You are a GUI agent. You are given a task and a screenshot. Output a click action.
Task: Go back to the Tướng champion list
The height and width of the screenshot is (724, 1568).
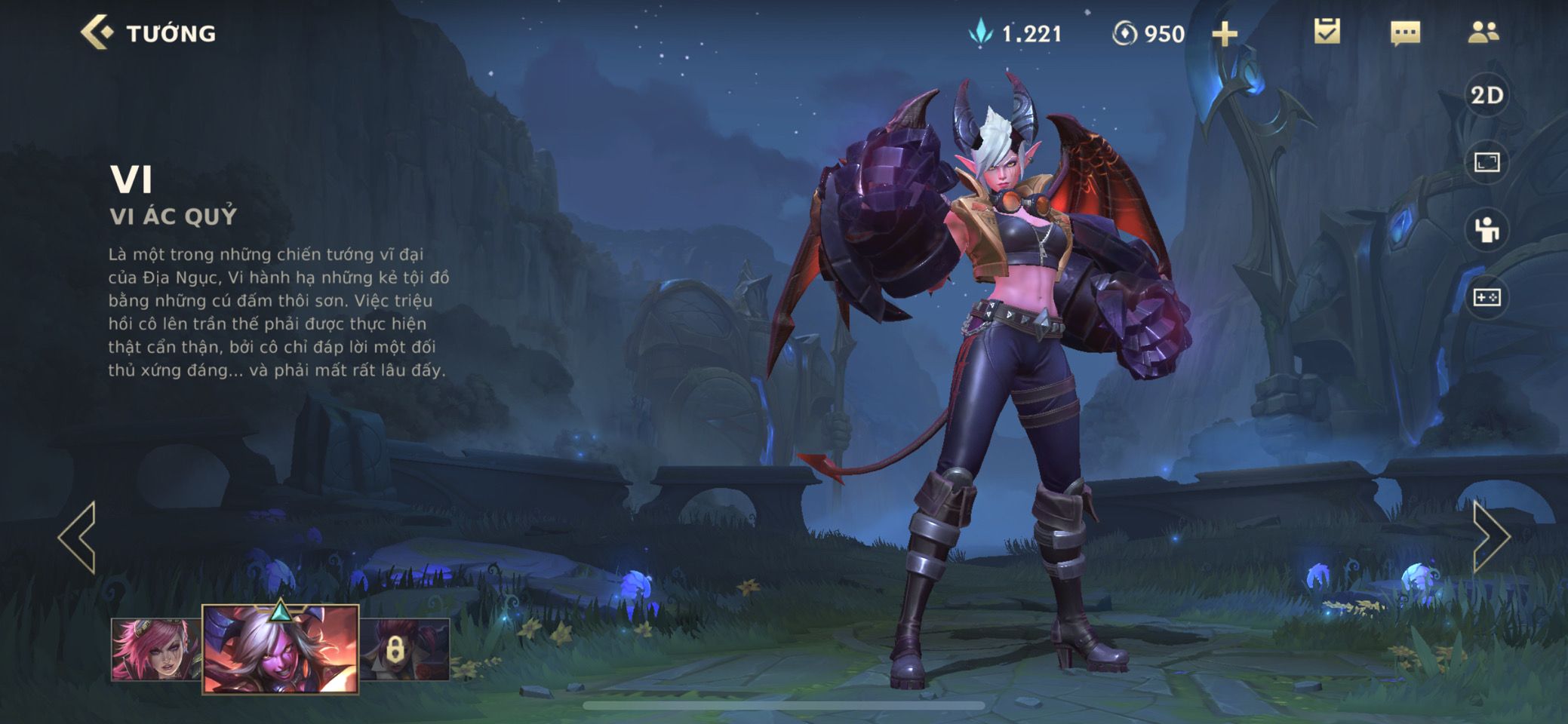[98, 33]
